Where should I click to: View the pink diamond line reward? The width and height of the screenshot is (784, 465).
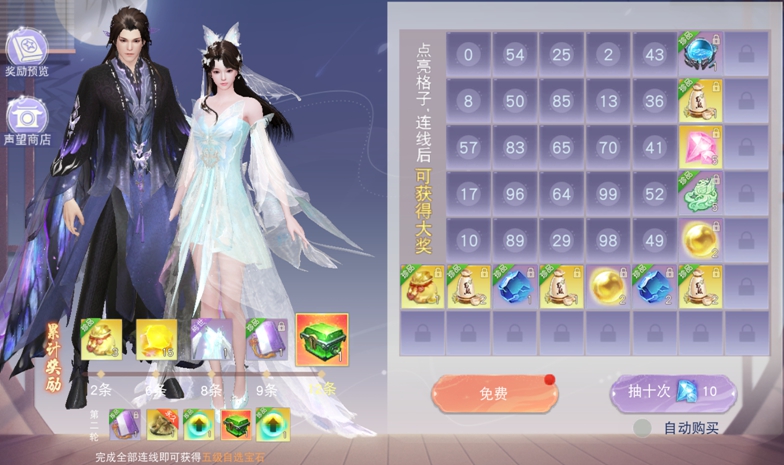click(x=700, y=147)
